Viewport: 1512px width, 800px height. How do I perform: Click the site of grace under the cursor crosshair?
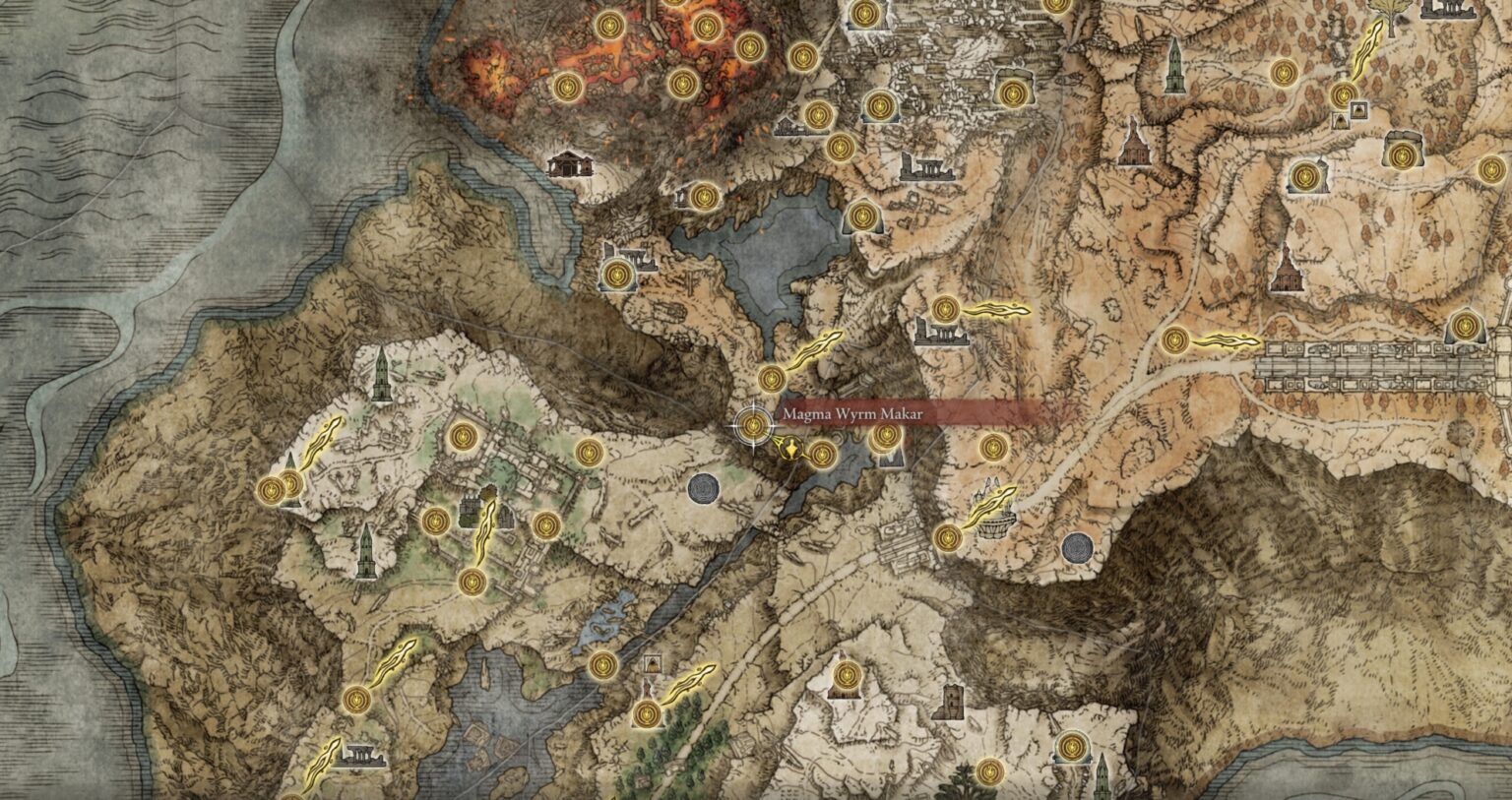click(x=752, y=424)
